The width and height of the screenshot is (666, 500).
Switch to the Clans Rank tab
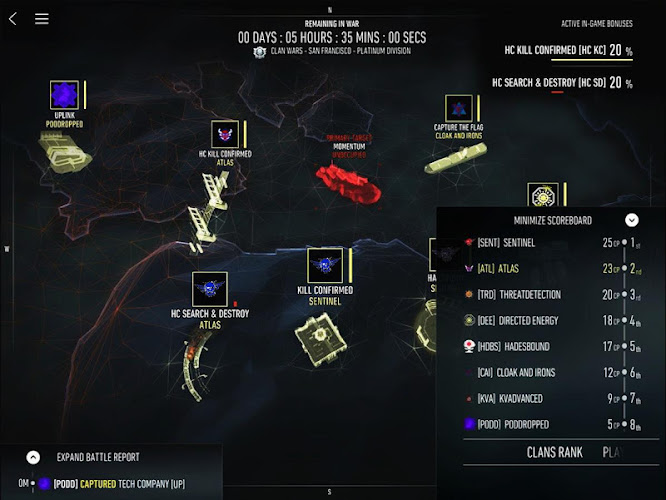tap(554, 453)
